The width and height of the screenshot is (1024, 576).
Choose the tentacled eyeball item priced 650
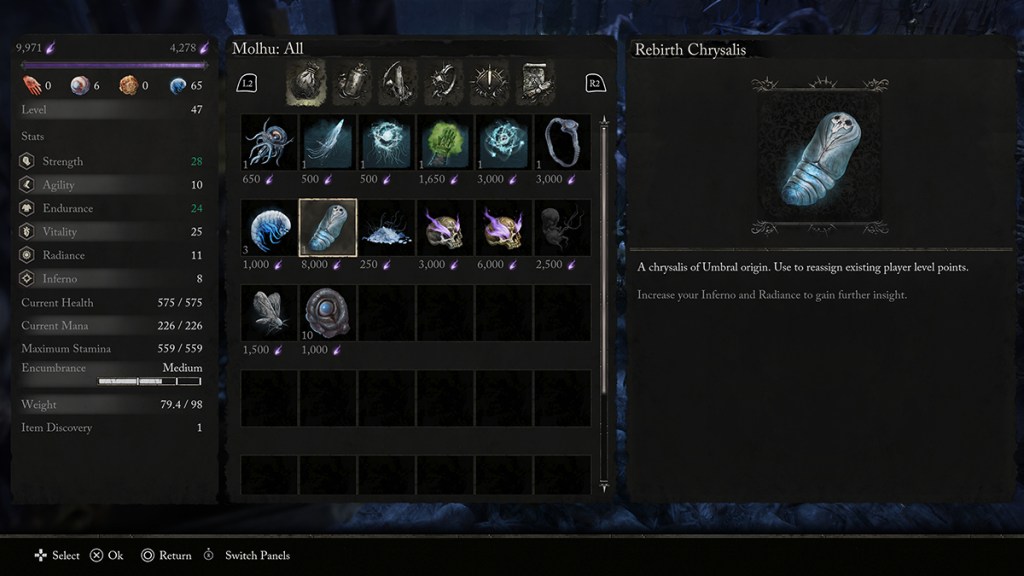click(269, 142)
